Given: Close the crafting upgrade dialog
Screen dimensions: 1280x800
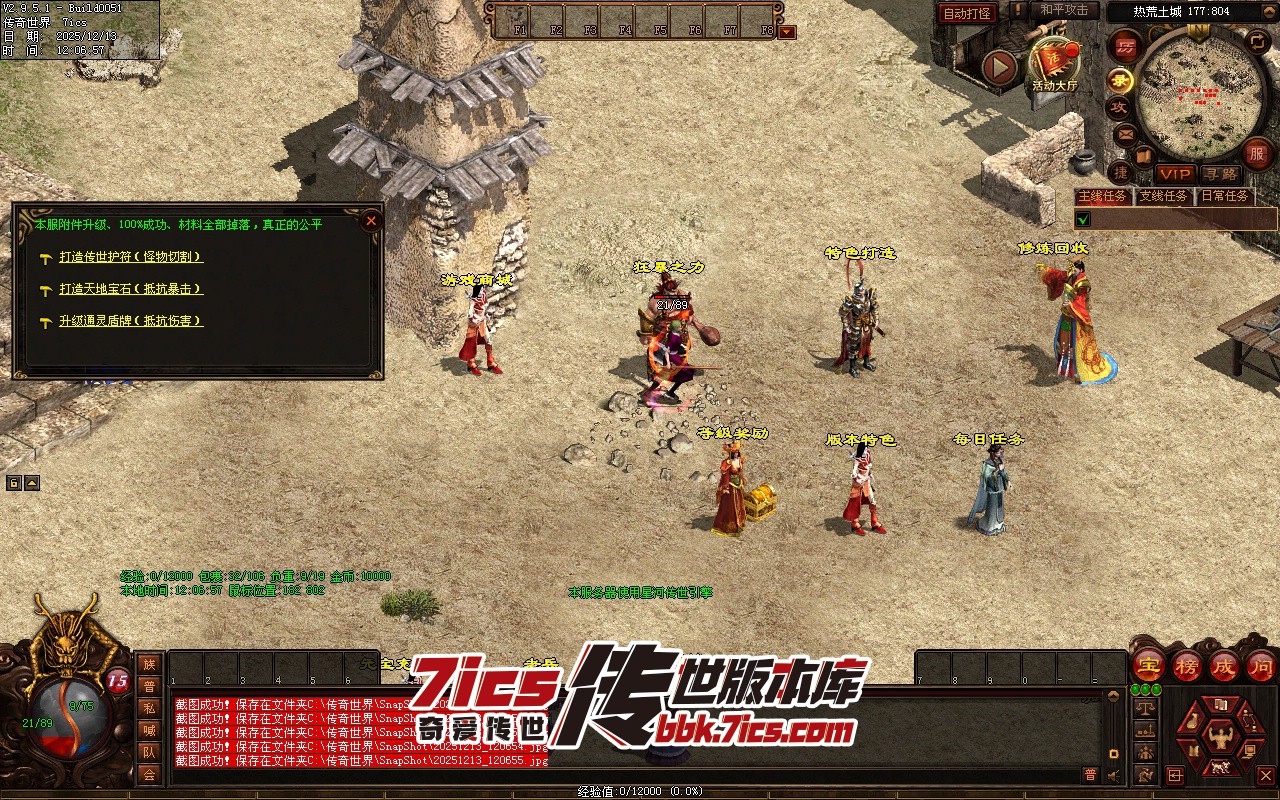Looking at the screenshot, I should click(371, 220).
